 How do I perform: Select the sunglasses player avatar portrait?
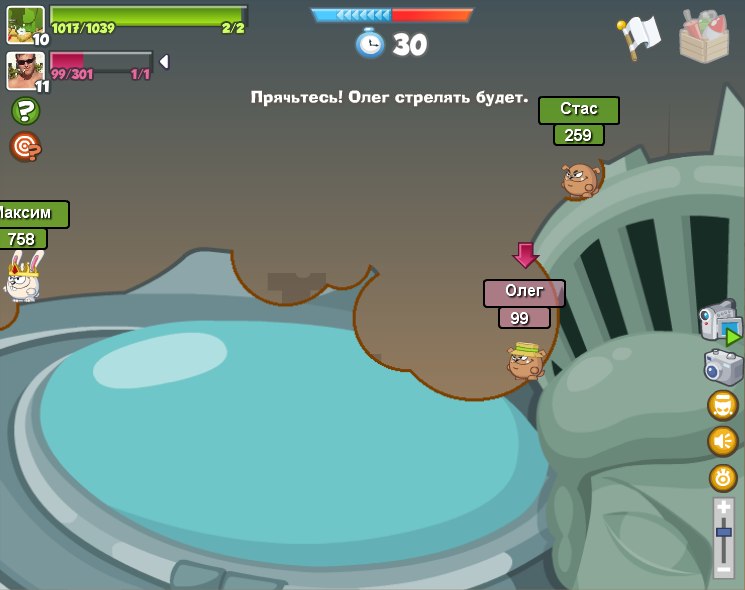click(25, 70)
